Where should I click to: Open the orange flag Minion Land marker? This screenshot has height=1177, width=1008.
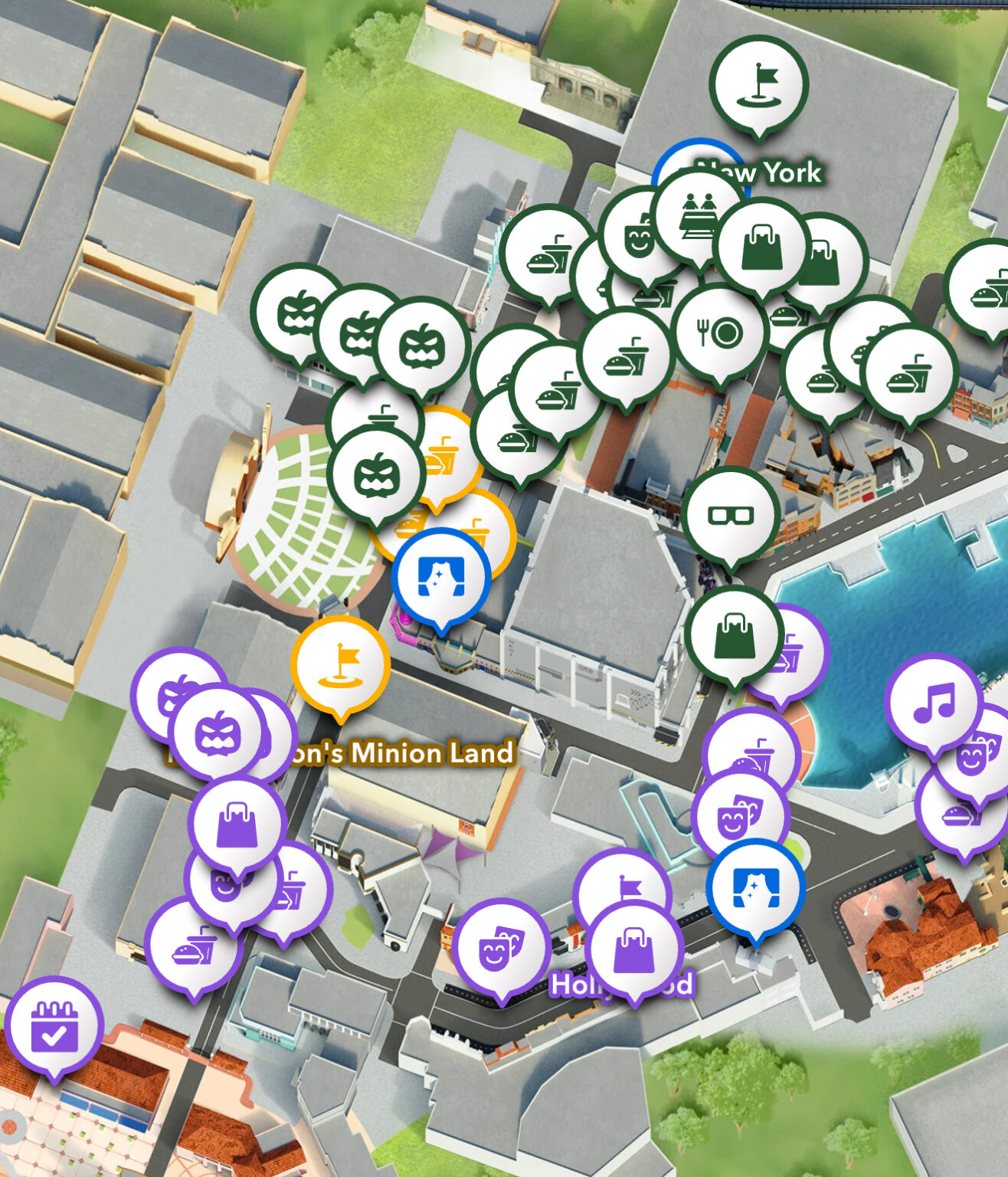tap(340, 664)
